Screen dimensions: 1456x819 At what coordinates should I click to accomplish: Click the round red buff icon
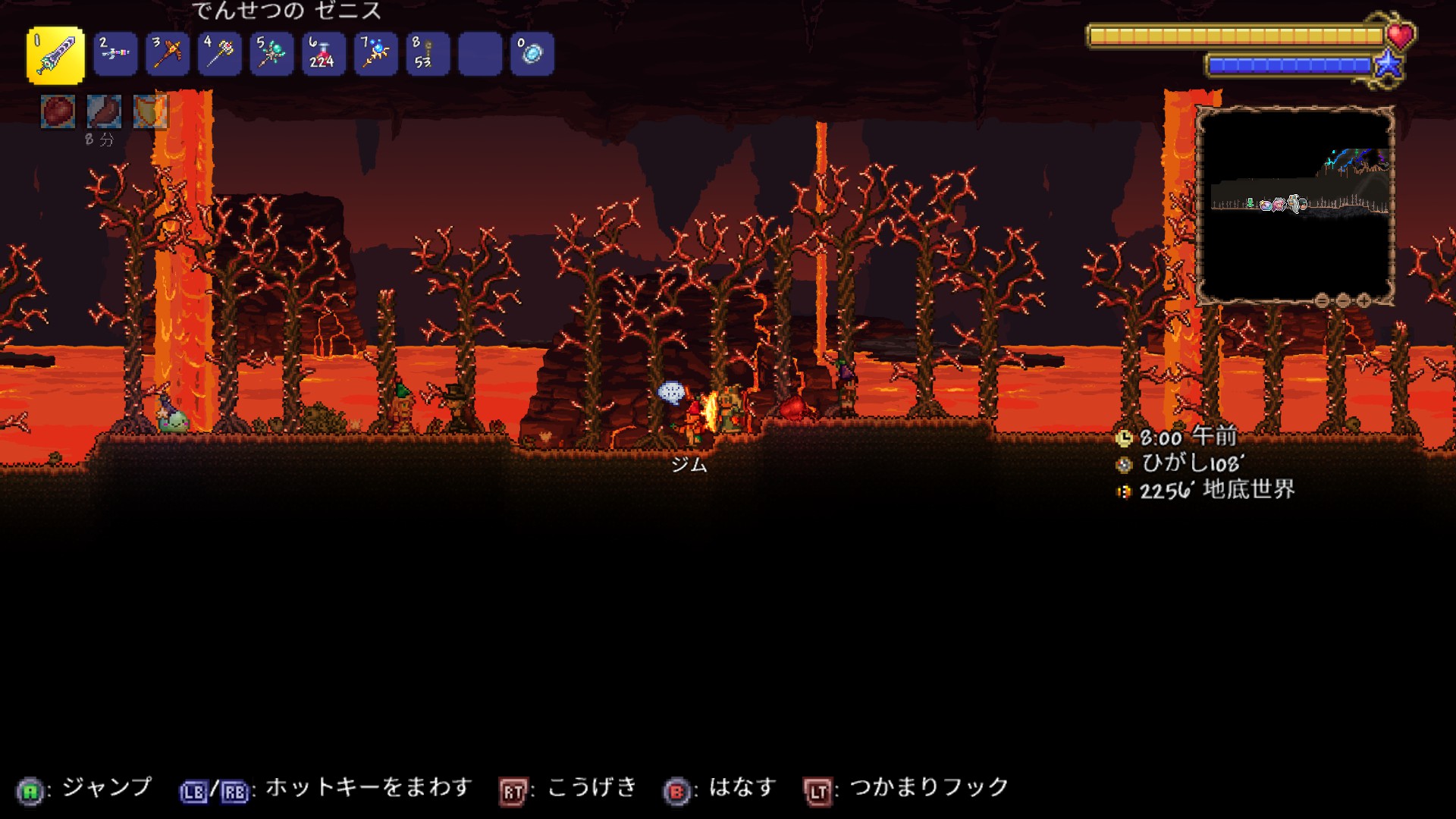(58, 111)
